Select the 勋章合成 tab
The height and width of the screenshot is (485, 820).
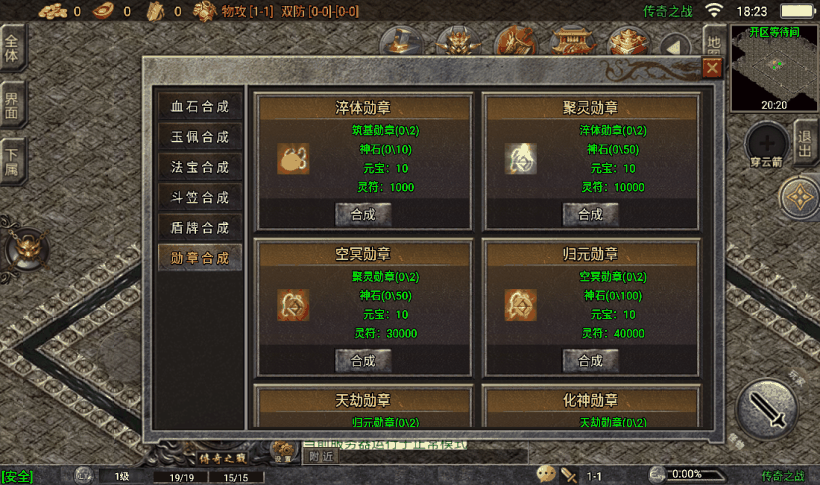coord(200,257)
